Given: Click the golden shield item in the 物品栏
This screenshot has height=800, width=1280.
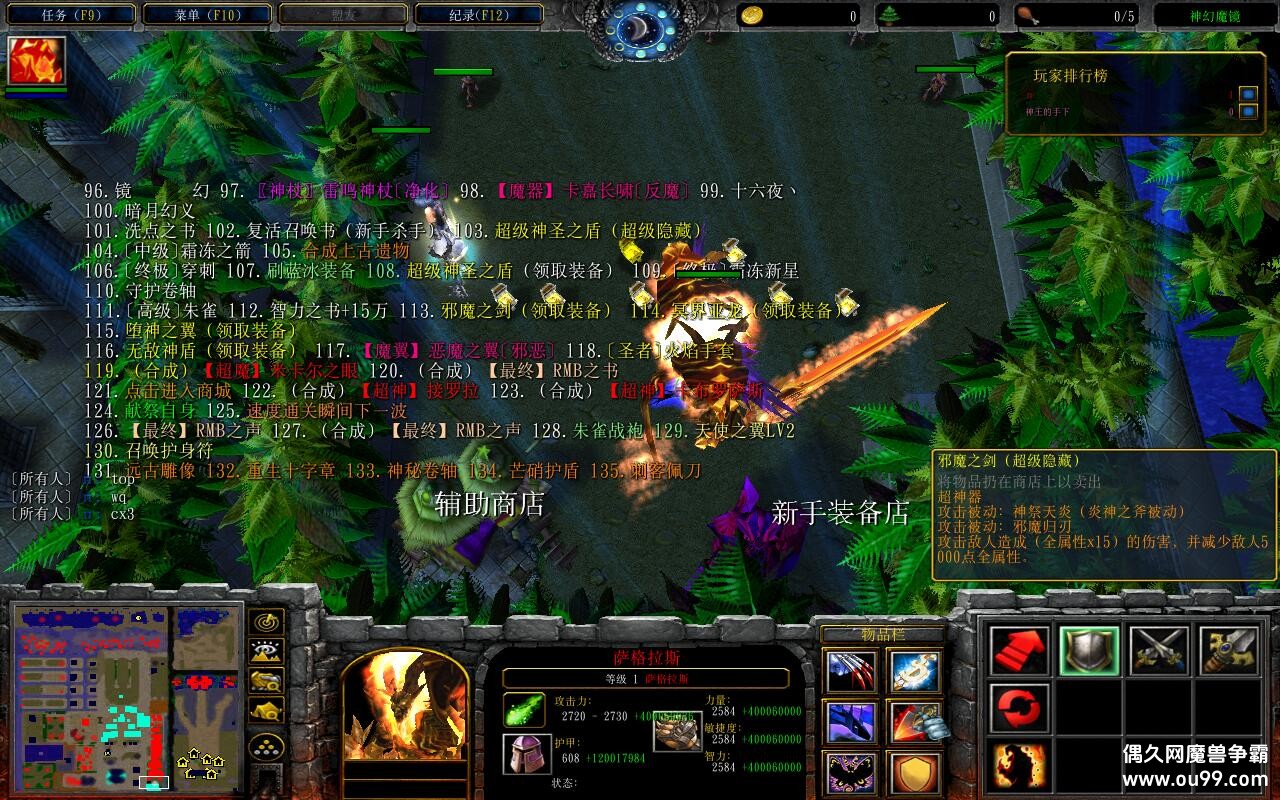Looking at the screenshot, I should [914, 770].
